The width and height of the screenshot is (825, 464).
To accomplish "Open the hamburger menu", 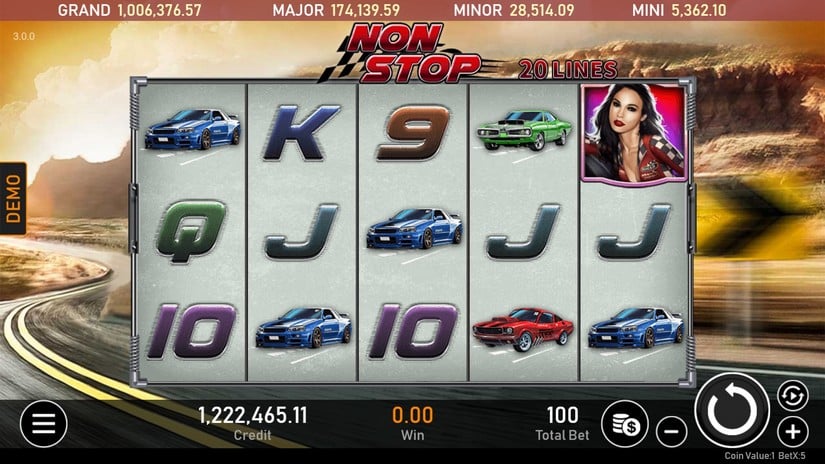I will (43, 424).
